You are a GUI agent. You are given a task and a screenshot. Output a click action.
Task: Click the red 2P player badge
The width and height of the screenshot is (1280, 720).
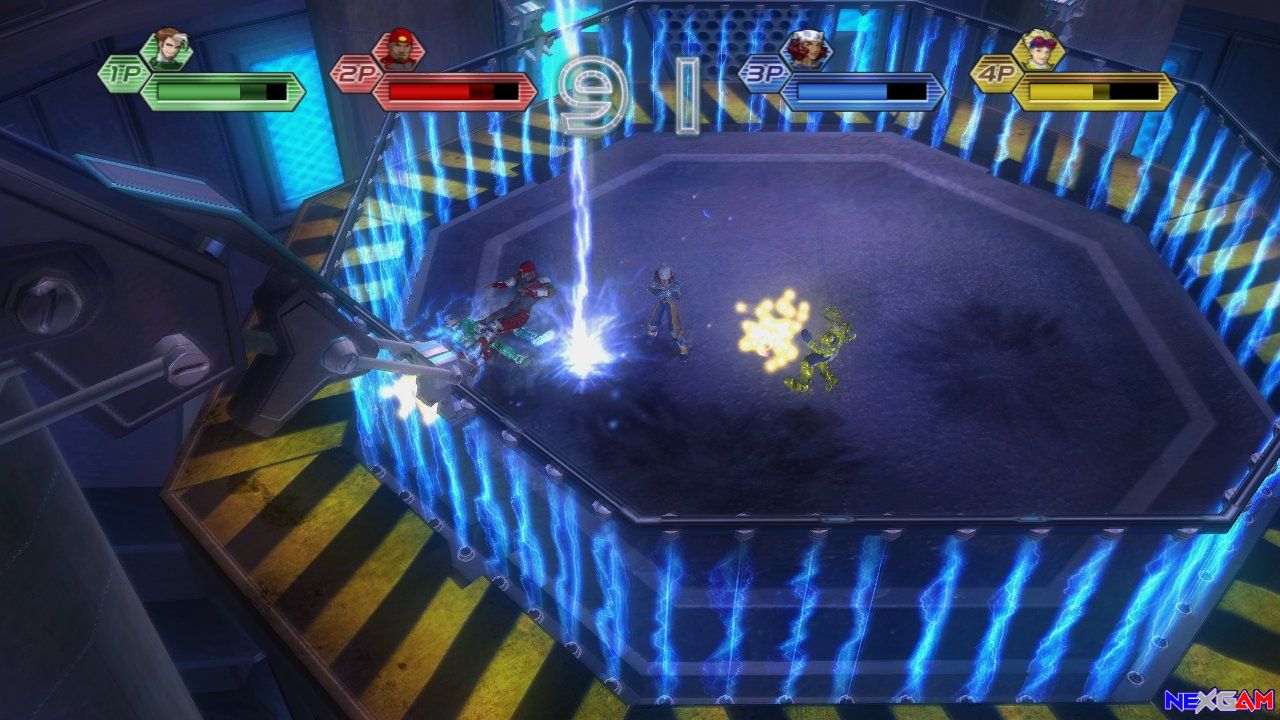[x=354, y=74]
